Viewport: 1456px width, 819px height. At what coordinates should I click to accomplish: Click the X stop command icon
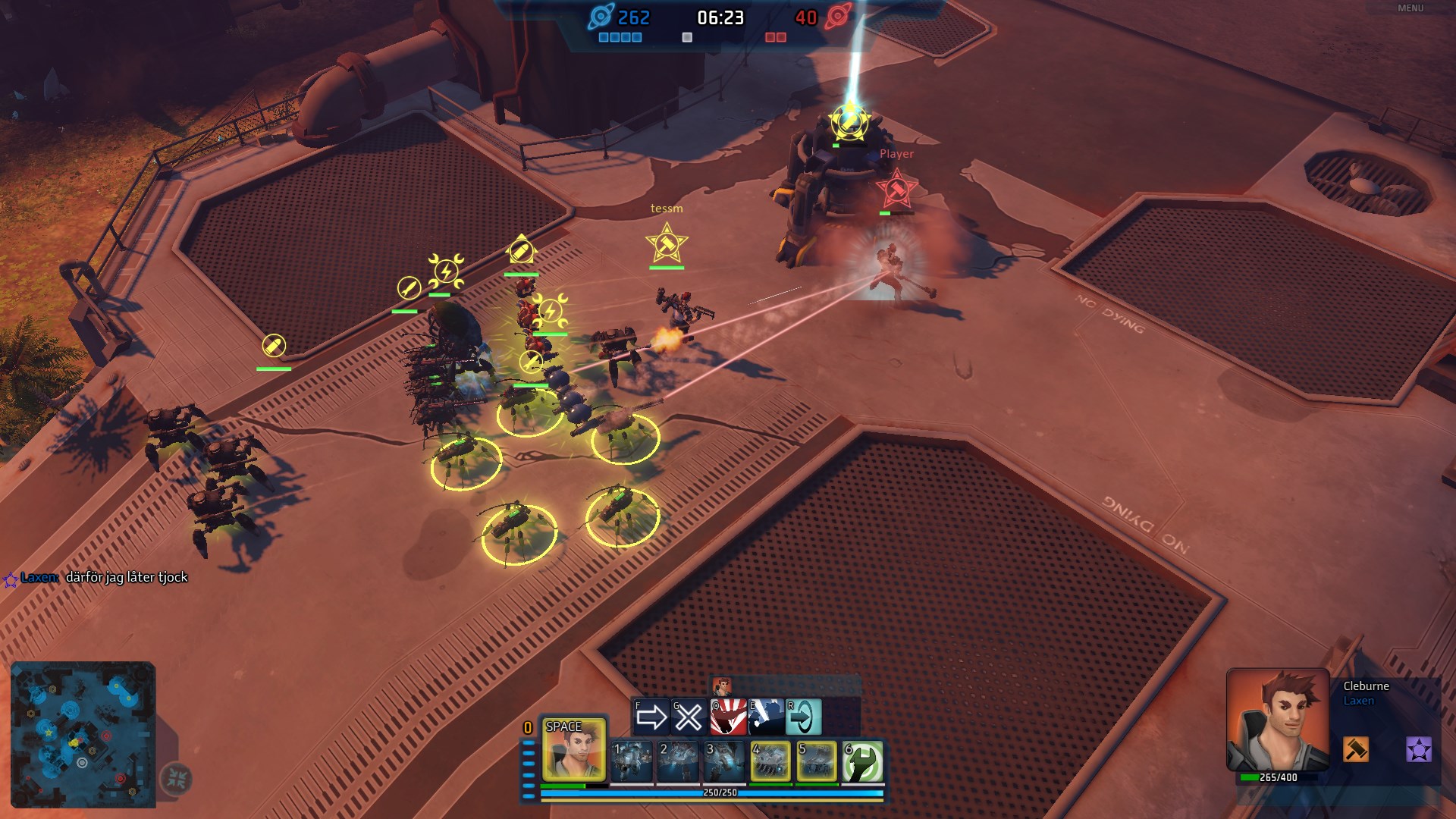click(689, 717)
